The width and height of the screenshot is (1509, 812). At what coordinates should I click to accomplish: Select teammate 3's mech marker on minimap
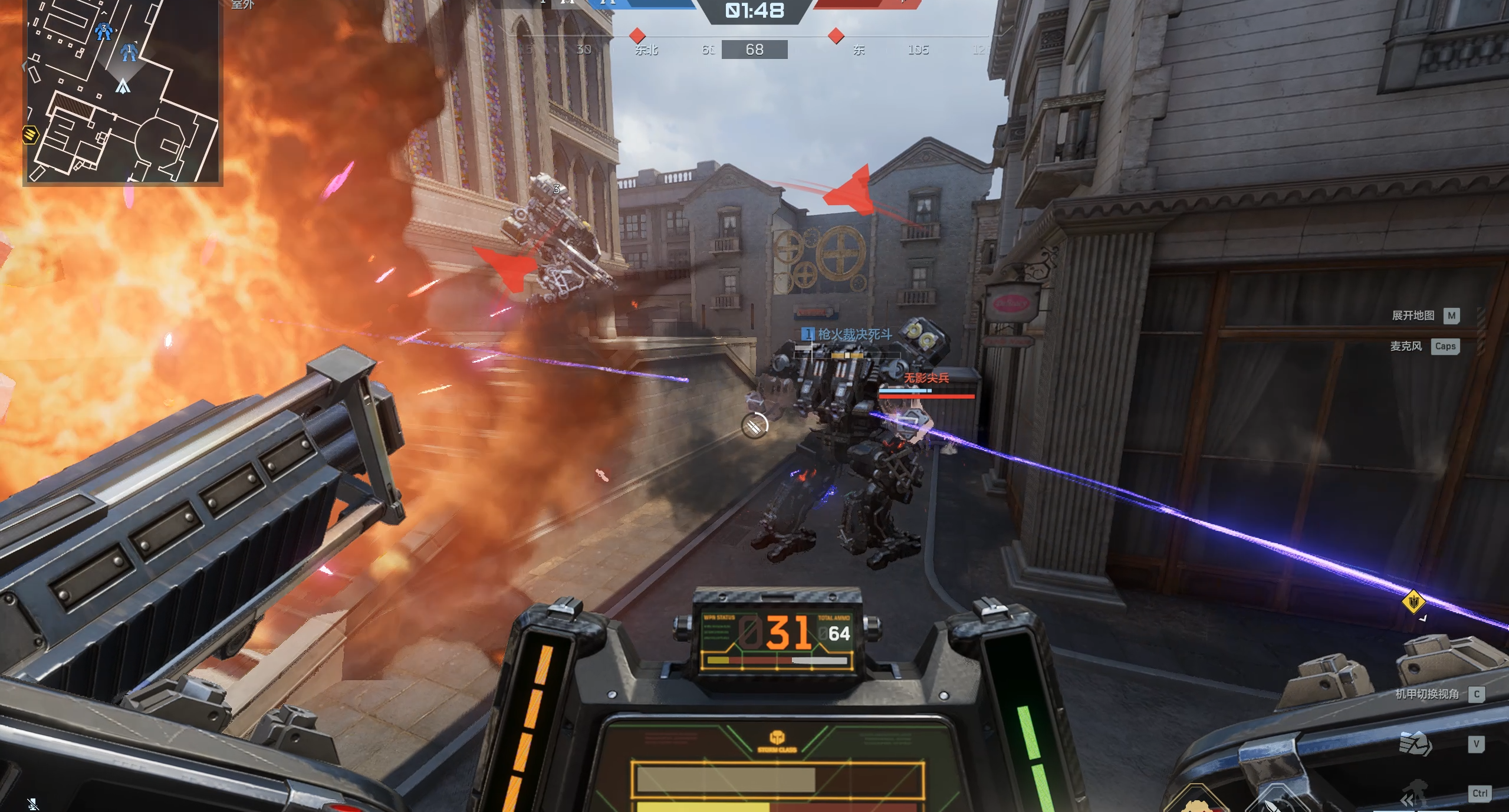point(104,31)
